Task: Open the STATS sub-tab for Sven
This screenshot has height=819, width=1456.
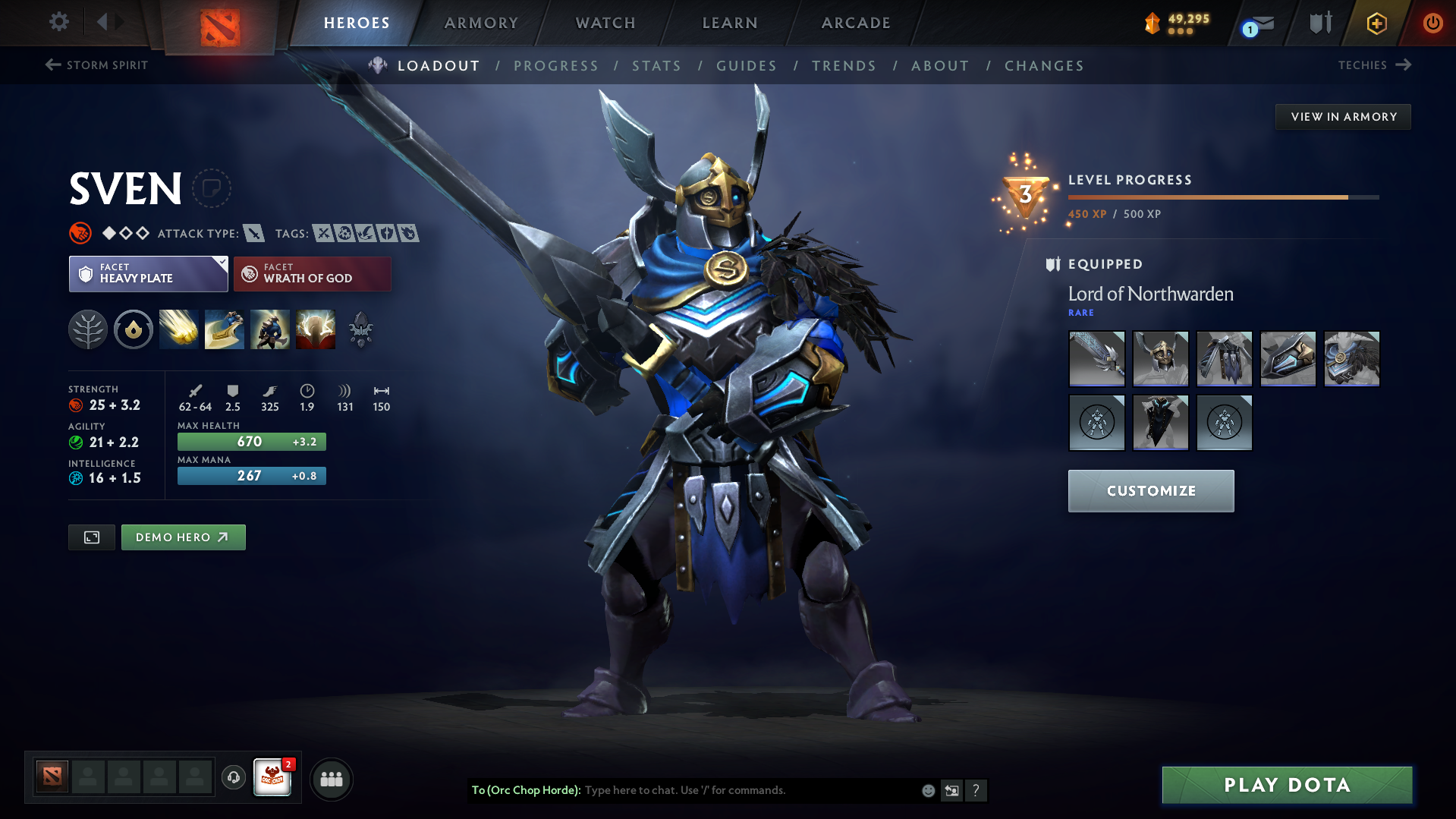Action: [x=656, y=66]
